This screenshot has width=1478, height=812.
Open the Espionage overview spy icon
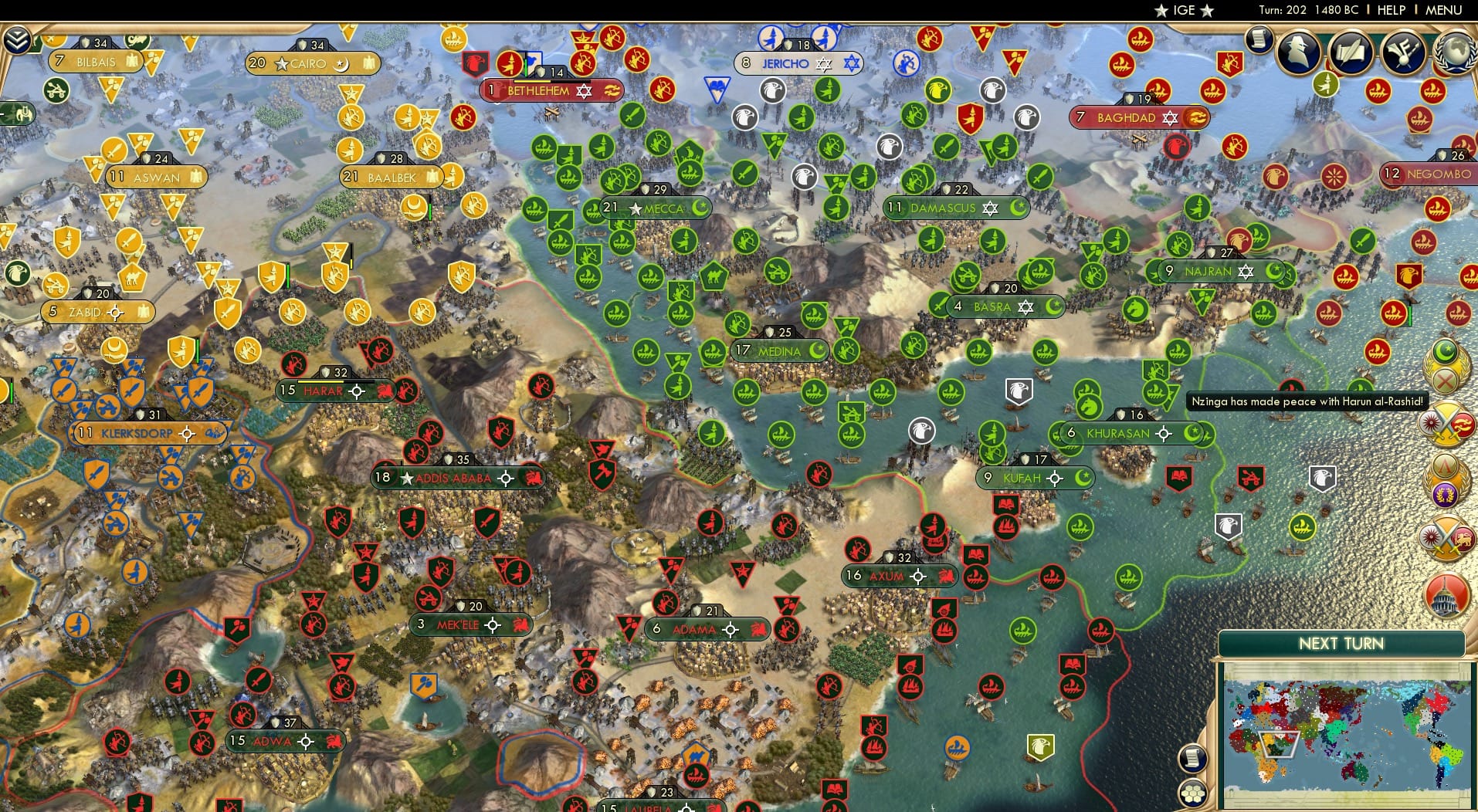click(x=1299, y=54)
